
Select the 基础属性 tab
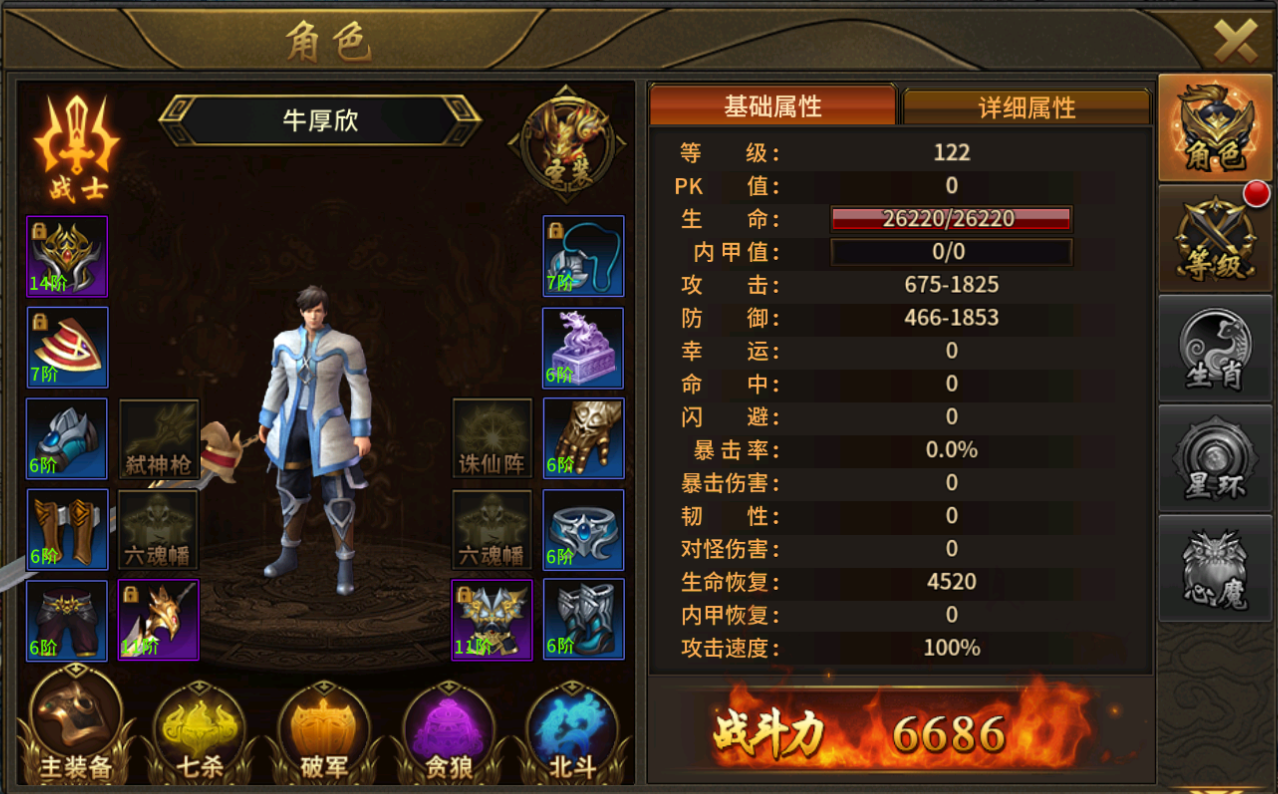pyautogui.click(x=772, y=105)
